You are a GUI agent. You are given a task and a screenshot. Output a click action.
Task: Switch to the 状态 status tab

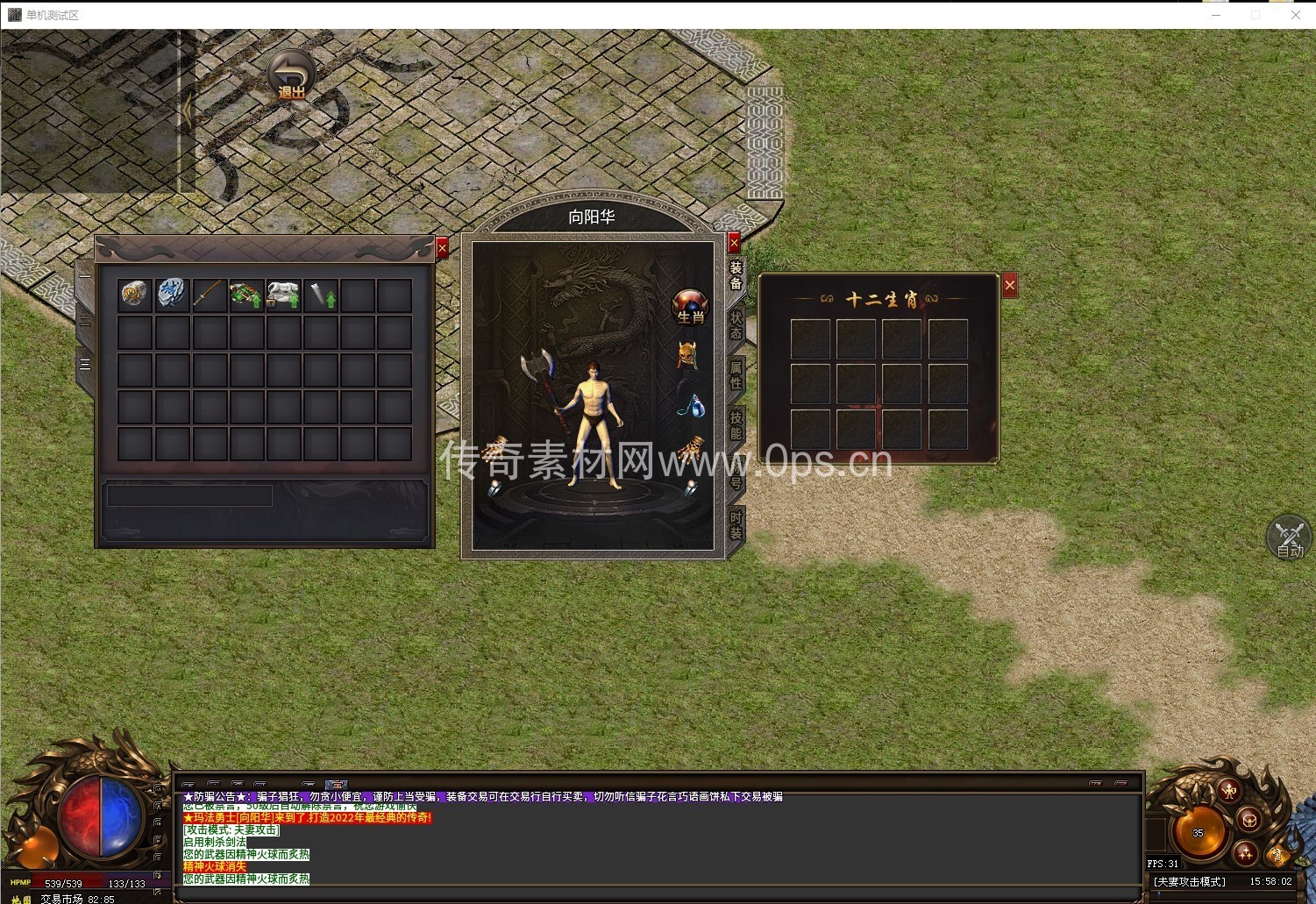pyautogui.click(x=736, y=325)
